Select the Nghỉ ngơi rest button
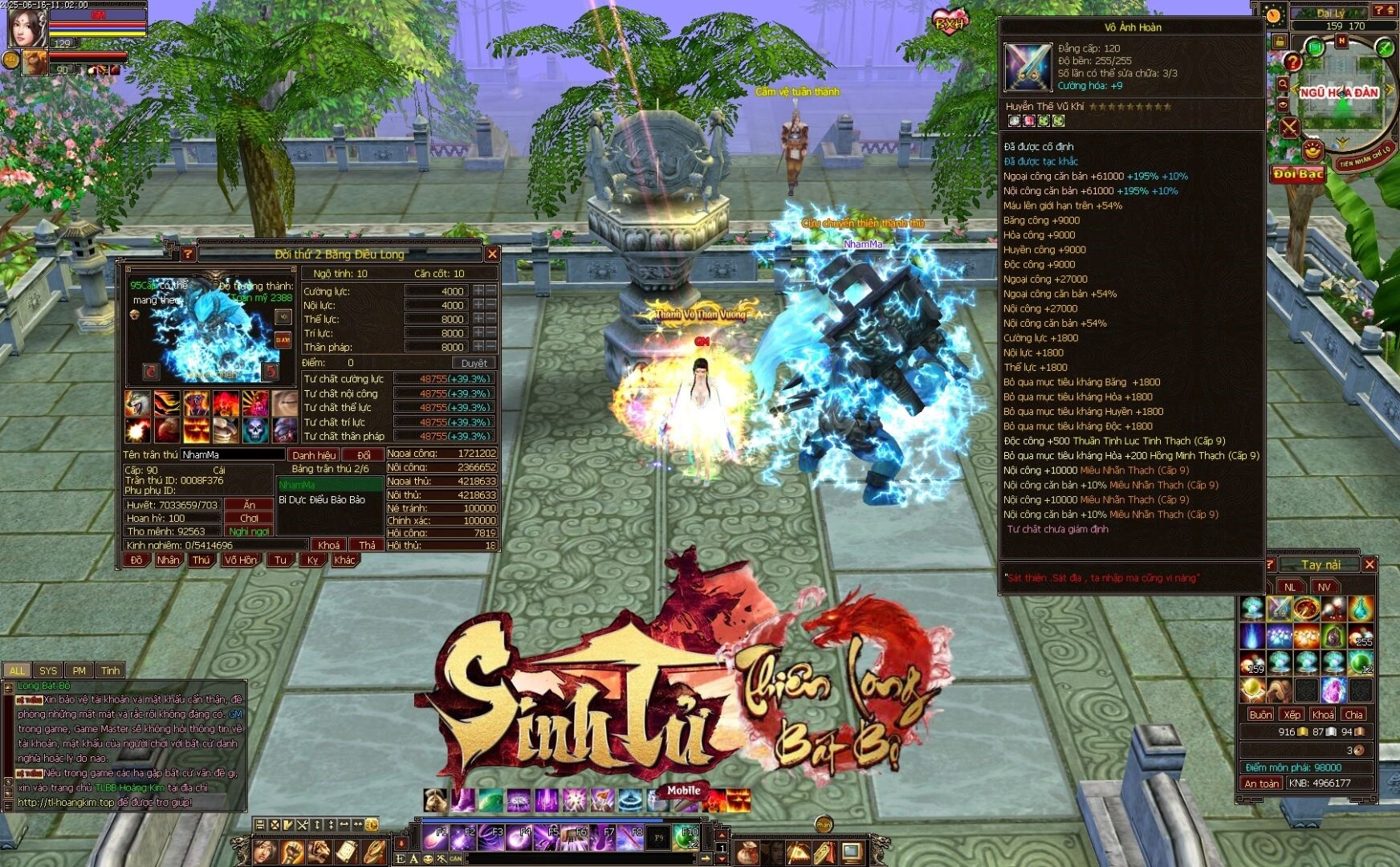The height and width of the screenshot is (867, 1400). (x=250, y=531)
